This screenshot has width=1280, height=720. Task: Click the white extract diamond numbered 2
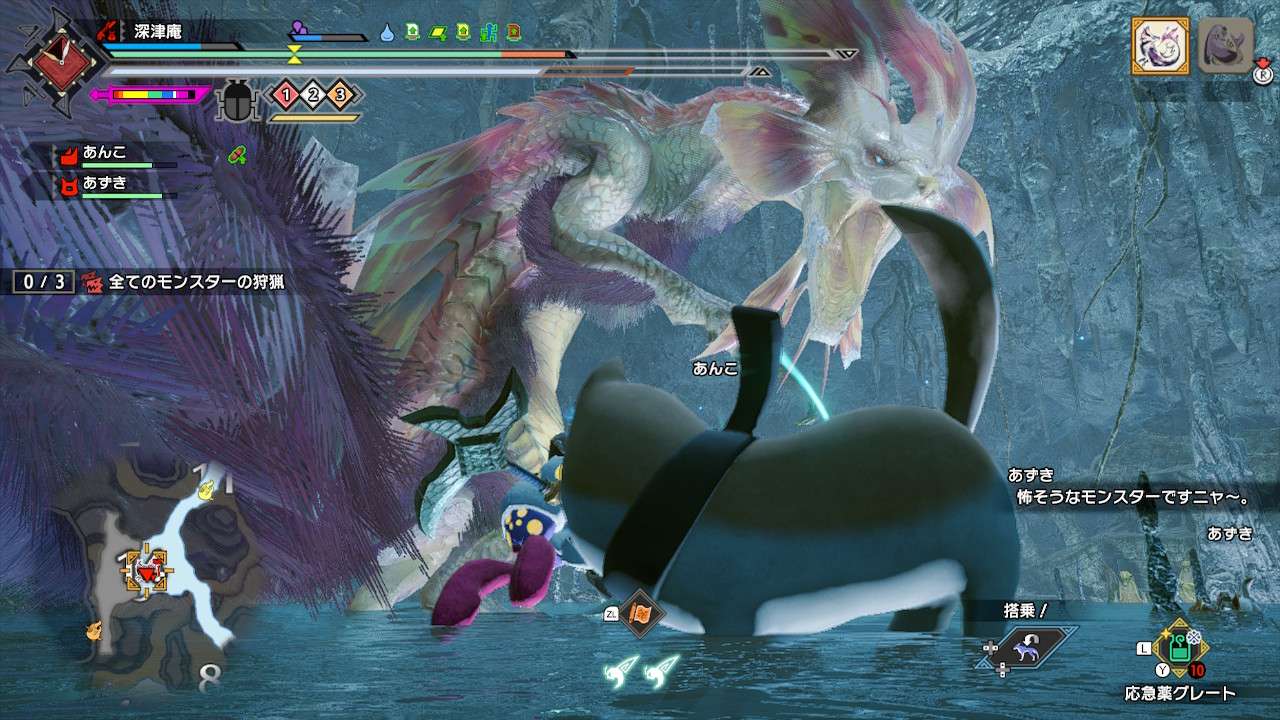313,95
